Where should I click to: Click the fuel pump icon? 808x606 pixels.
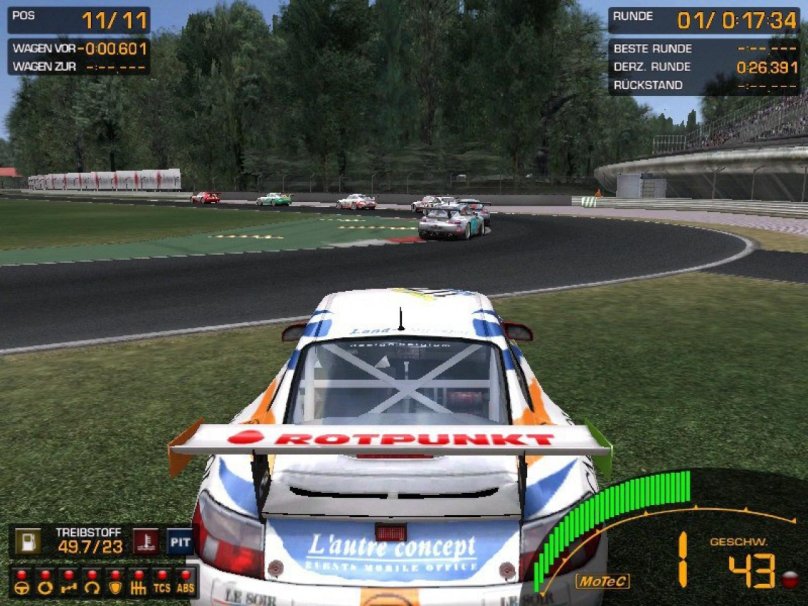(29, 541)
